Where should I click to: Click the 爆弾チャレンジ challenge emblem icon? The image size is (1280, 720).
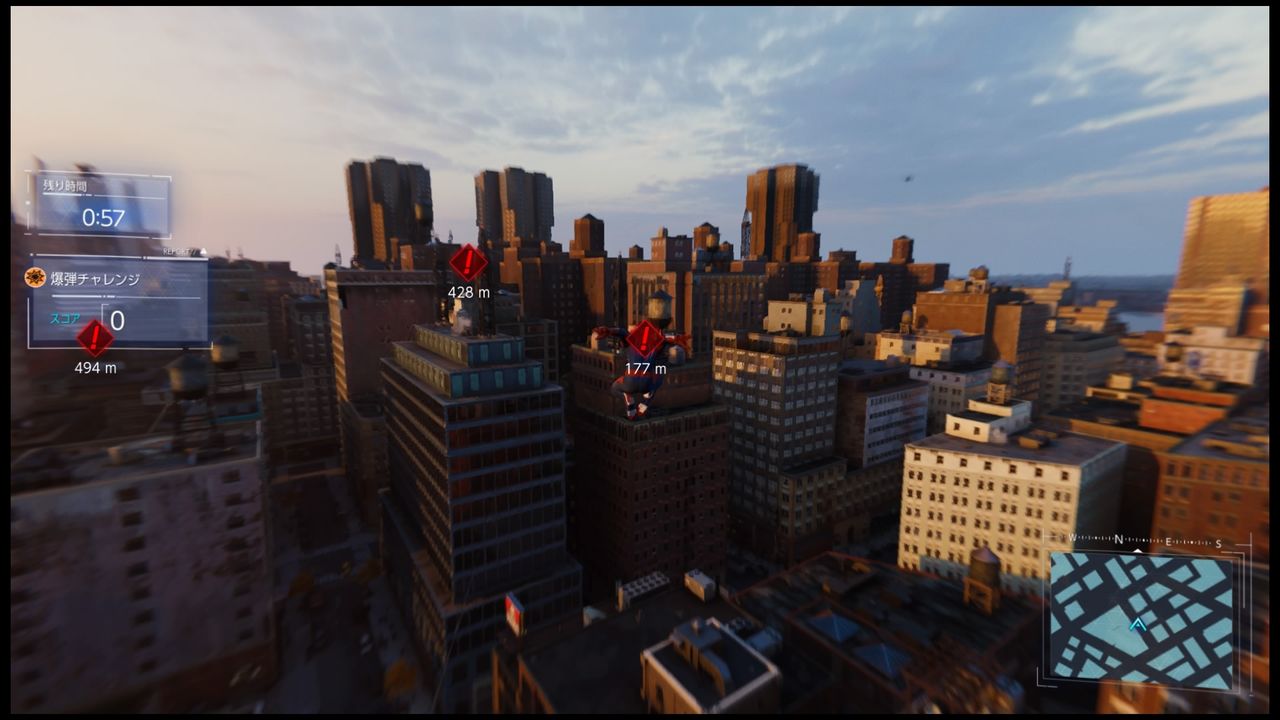[x=35, y=279]
